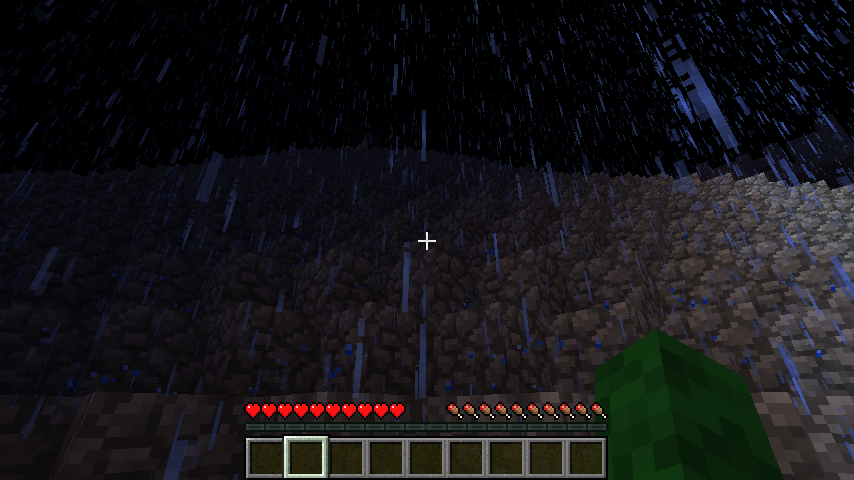The width and height of the screenshot is (854, 480).
Task: Select the highlighted hotbar slot
Action: point(306,457)
